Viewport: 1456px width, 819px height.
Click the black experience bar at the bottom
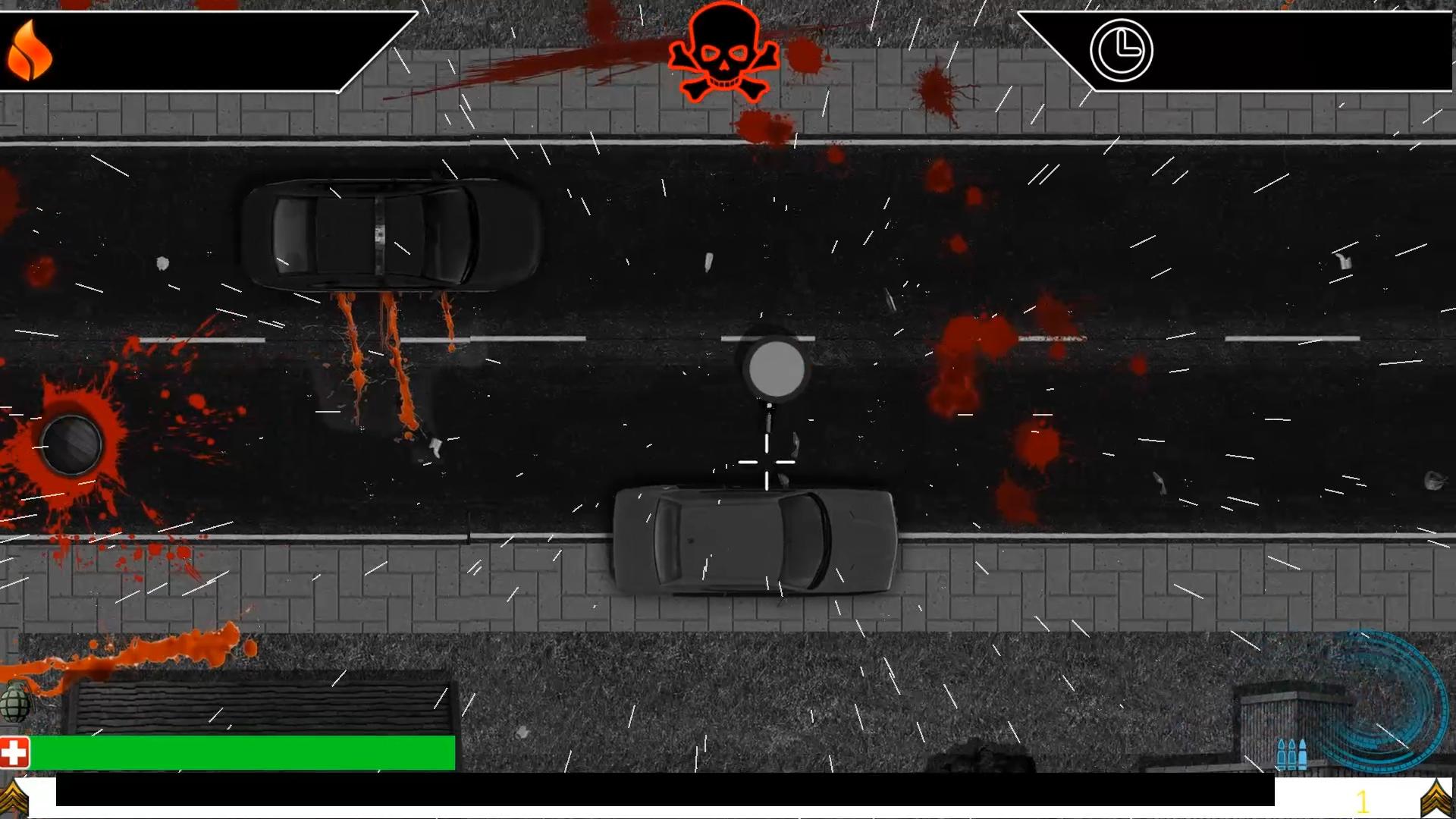point(682,792)
